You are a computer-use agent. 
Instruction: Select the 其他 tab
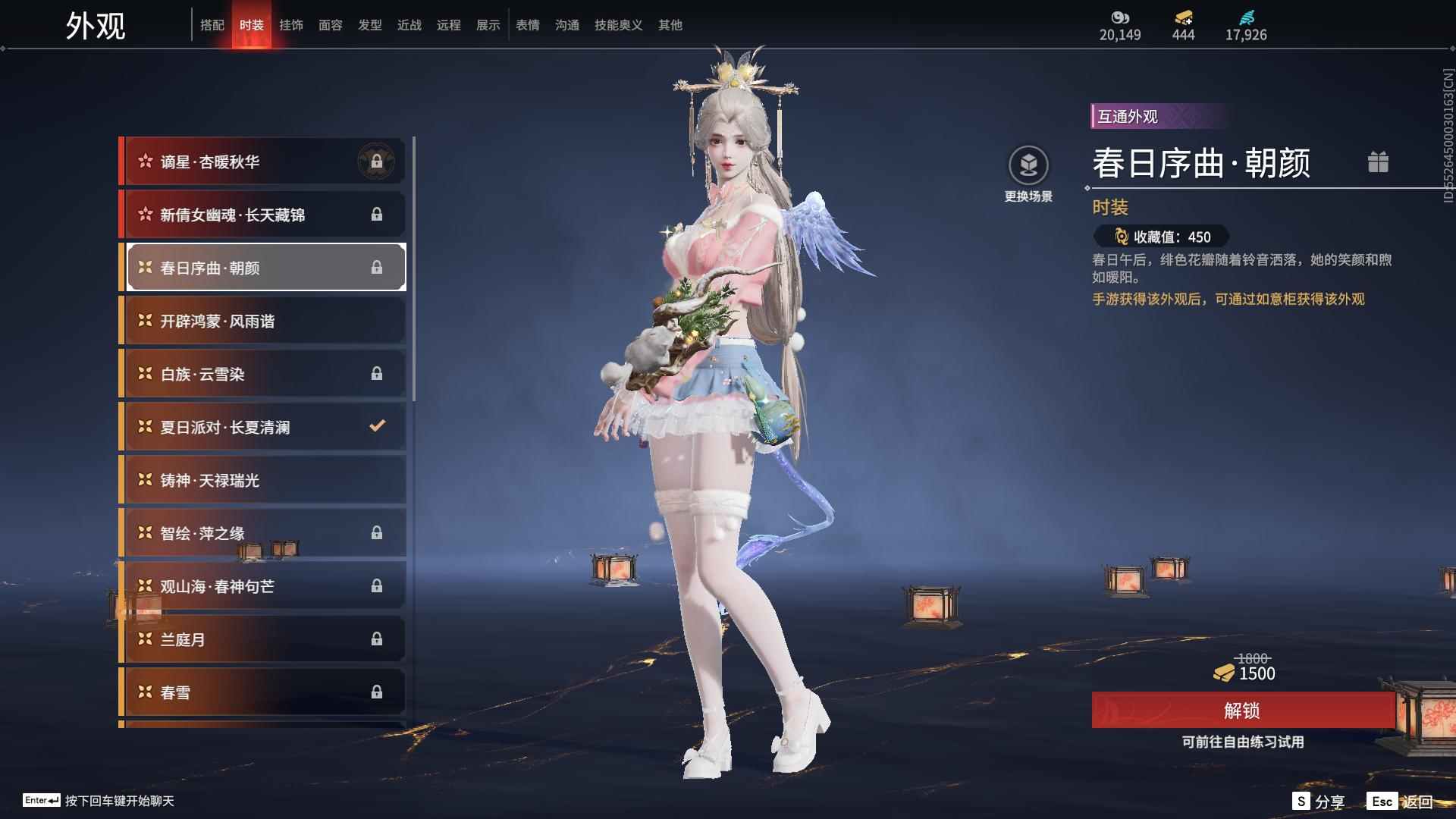click(x=670, y=25)
